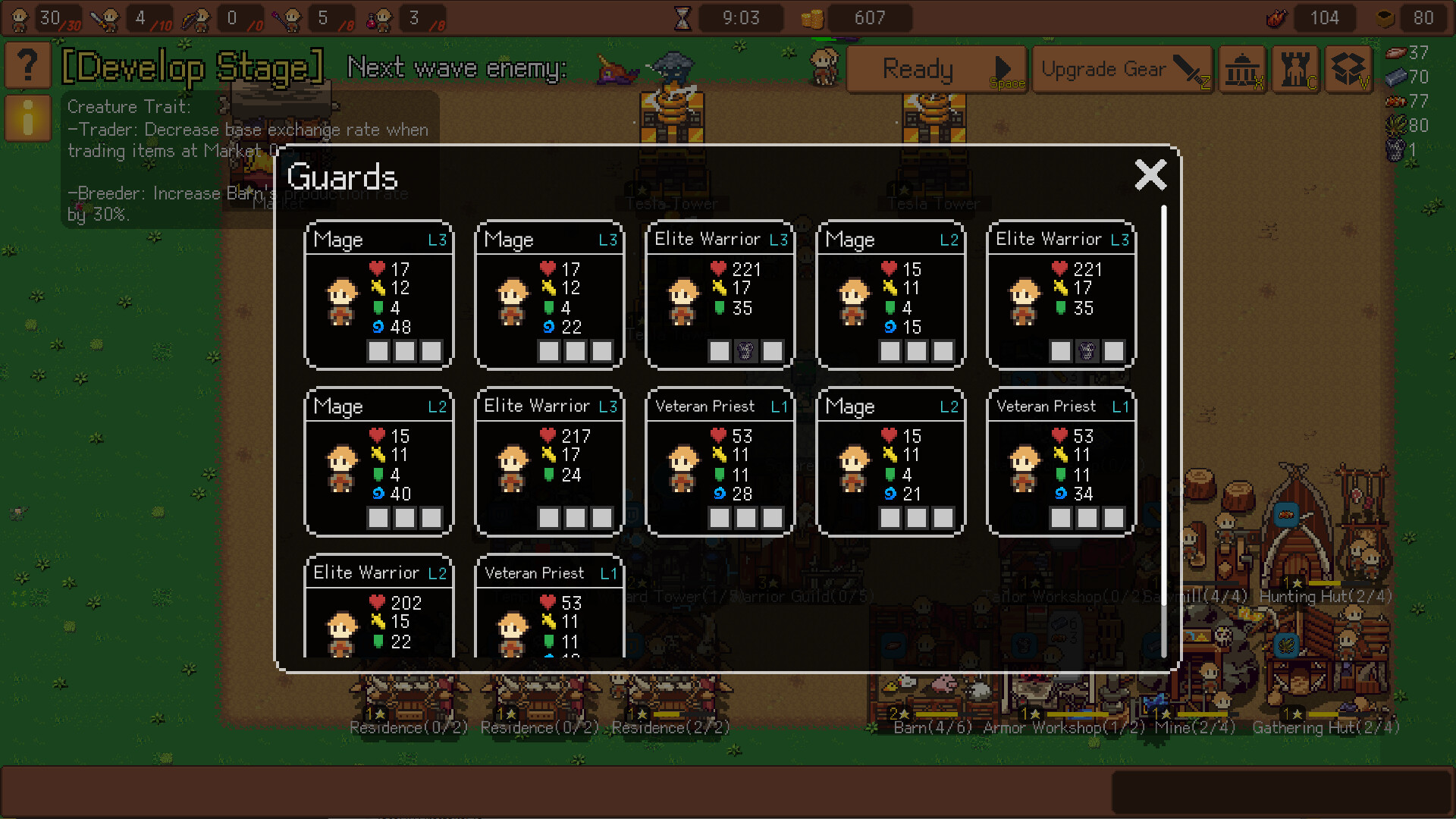
Task: Open the bank building icon menu
Action: 1242,70
